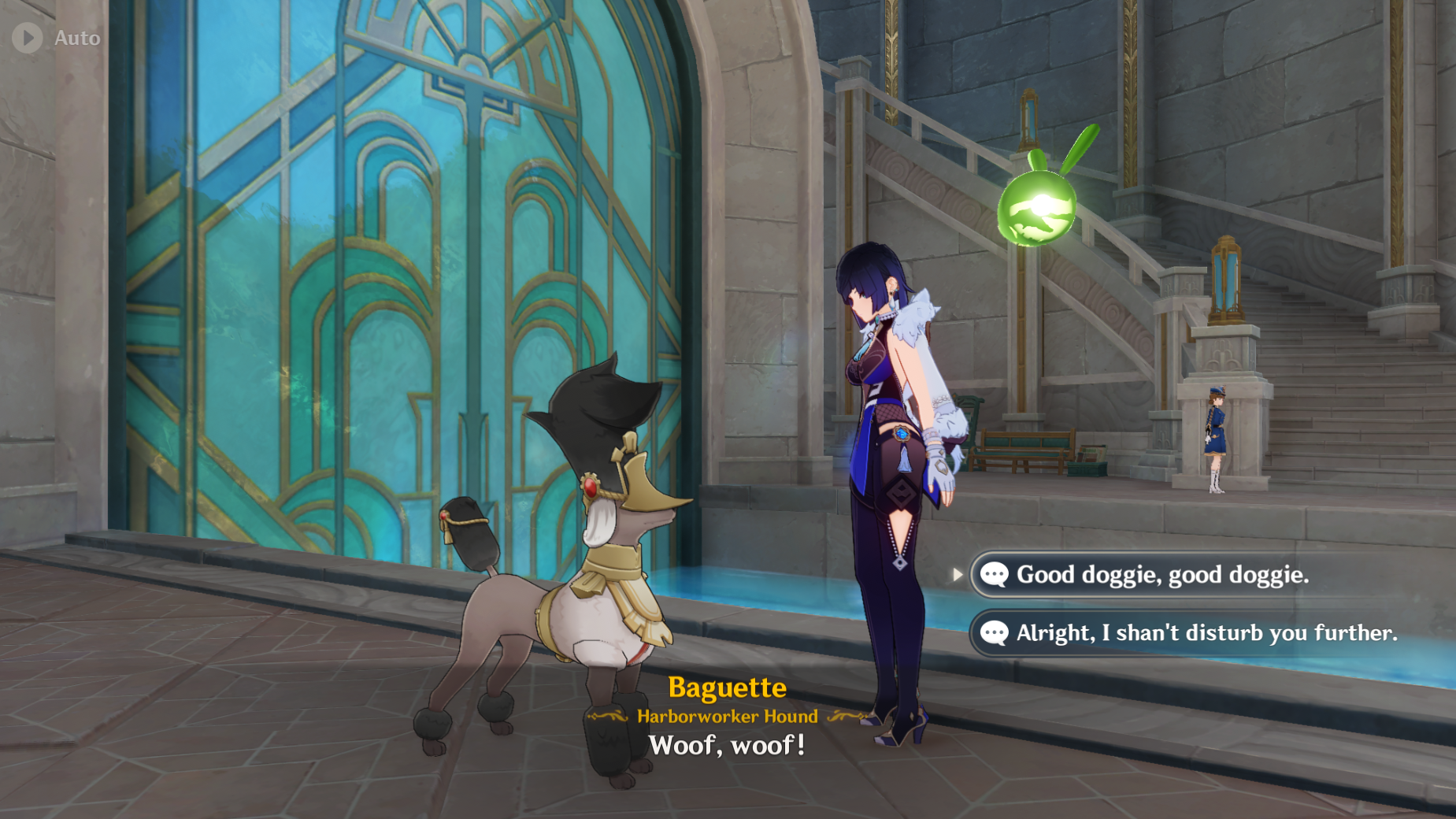Select the arrow indicator marking the highlighted dialogue

959,575
